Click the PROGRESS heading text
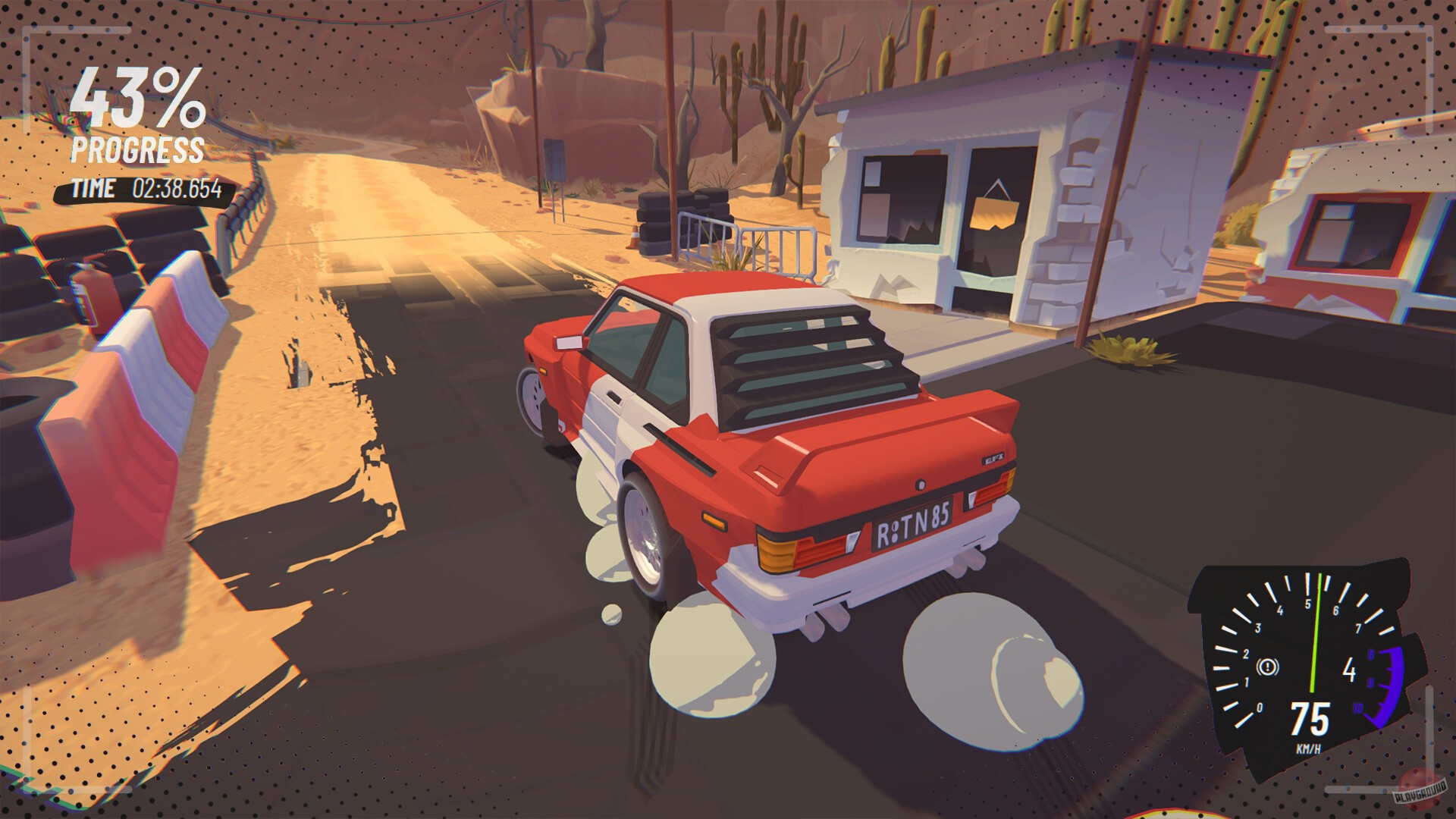Image resolution: width=1456 pixels, height=819 pixels. coord(136,150)
